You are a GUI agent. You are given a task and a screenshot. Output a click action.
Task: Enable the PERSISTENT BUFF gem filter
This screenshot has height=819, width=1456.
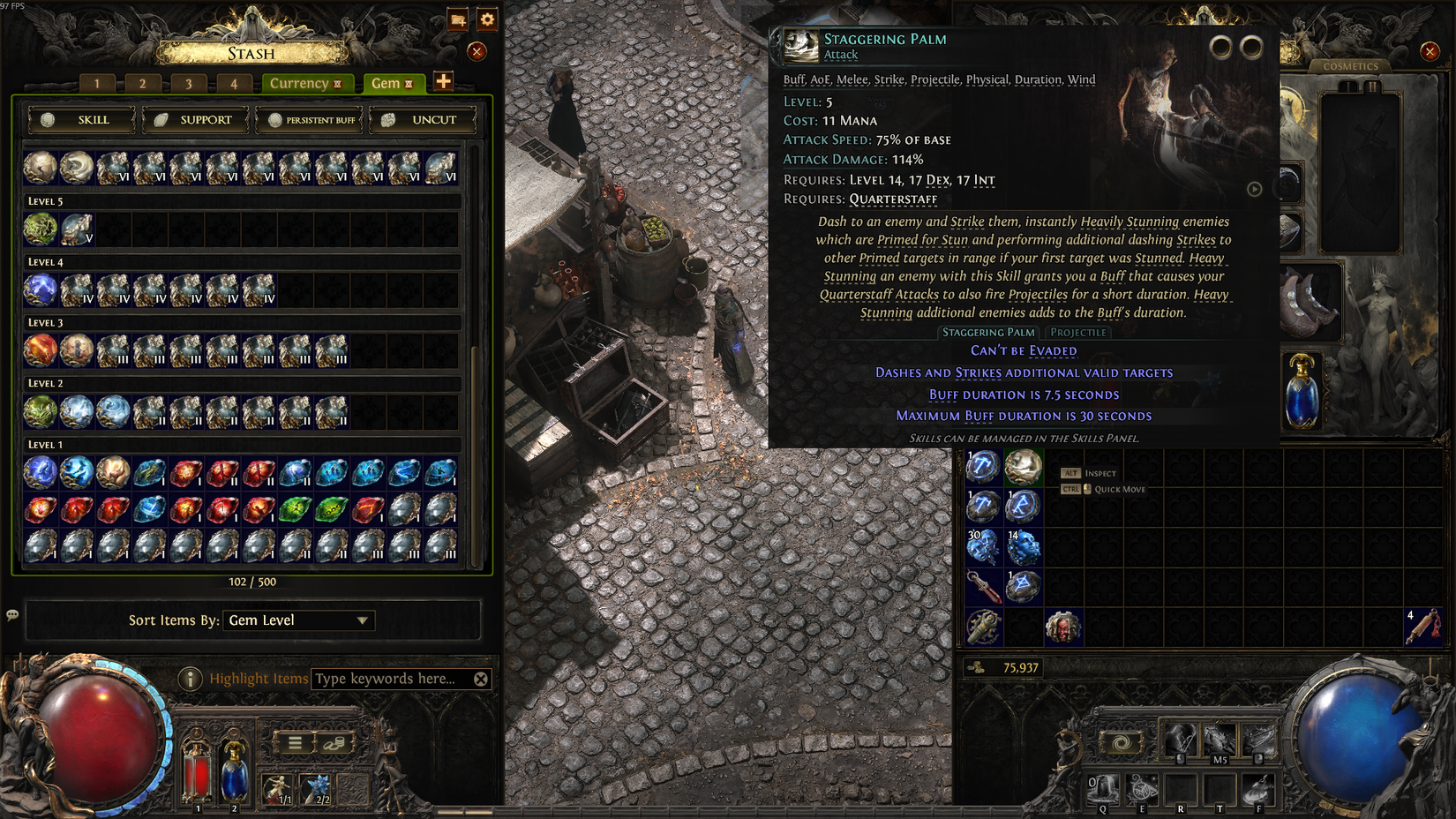[309, 120]
